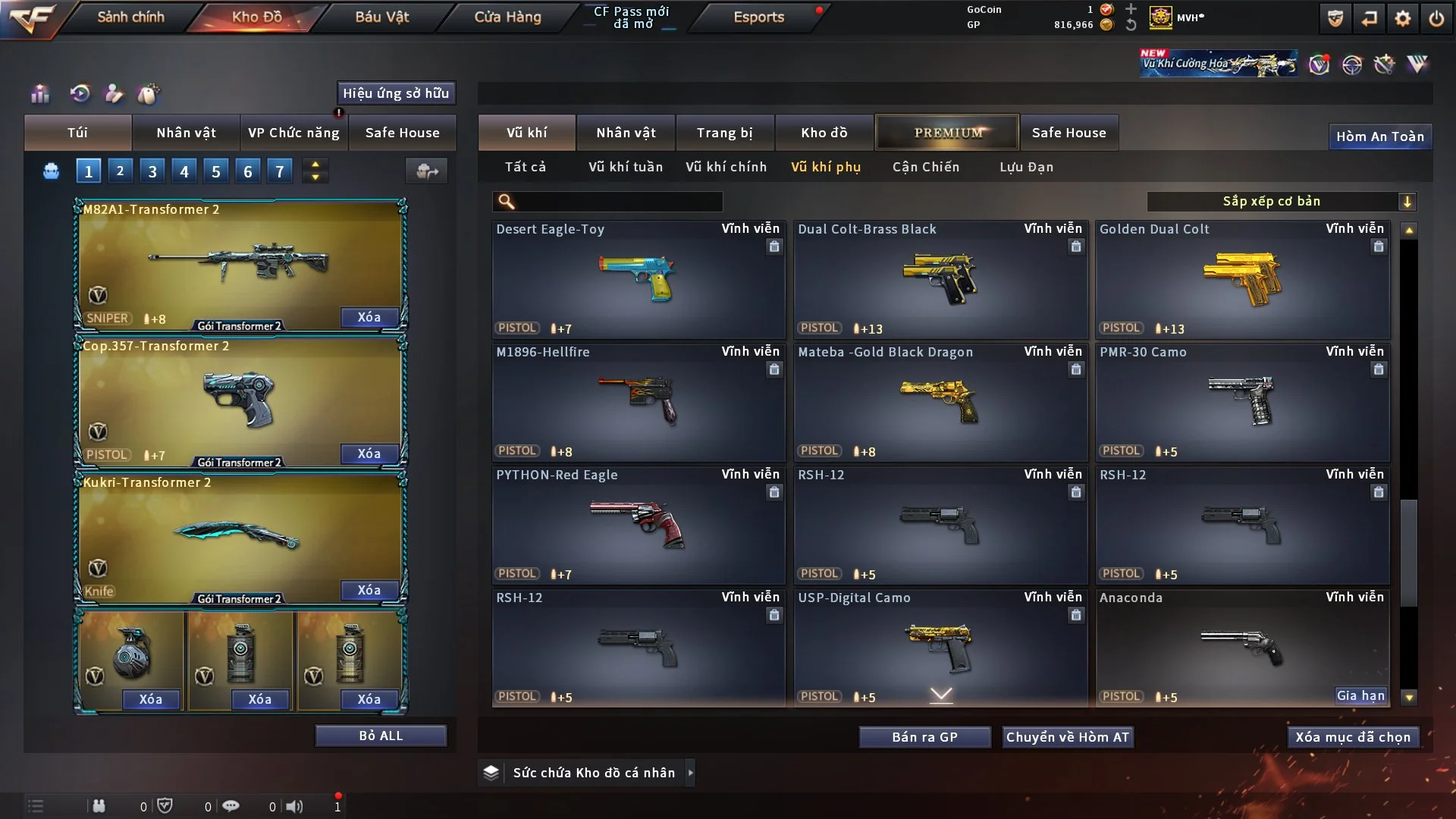Show Tất cả weapons filter
The image size is (1456, 819).
(x=525, y=167)
